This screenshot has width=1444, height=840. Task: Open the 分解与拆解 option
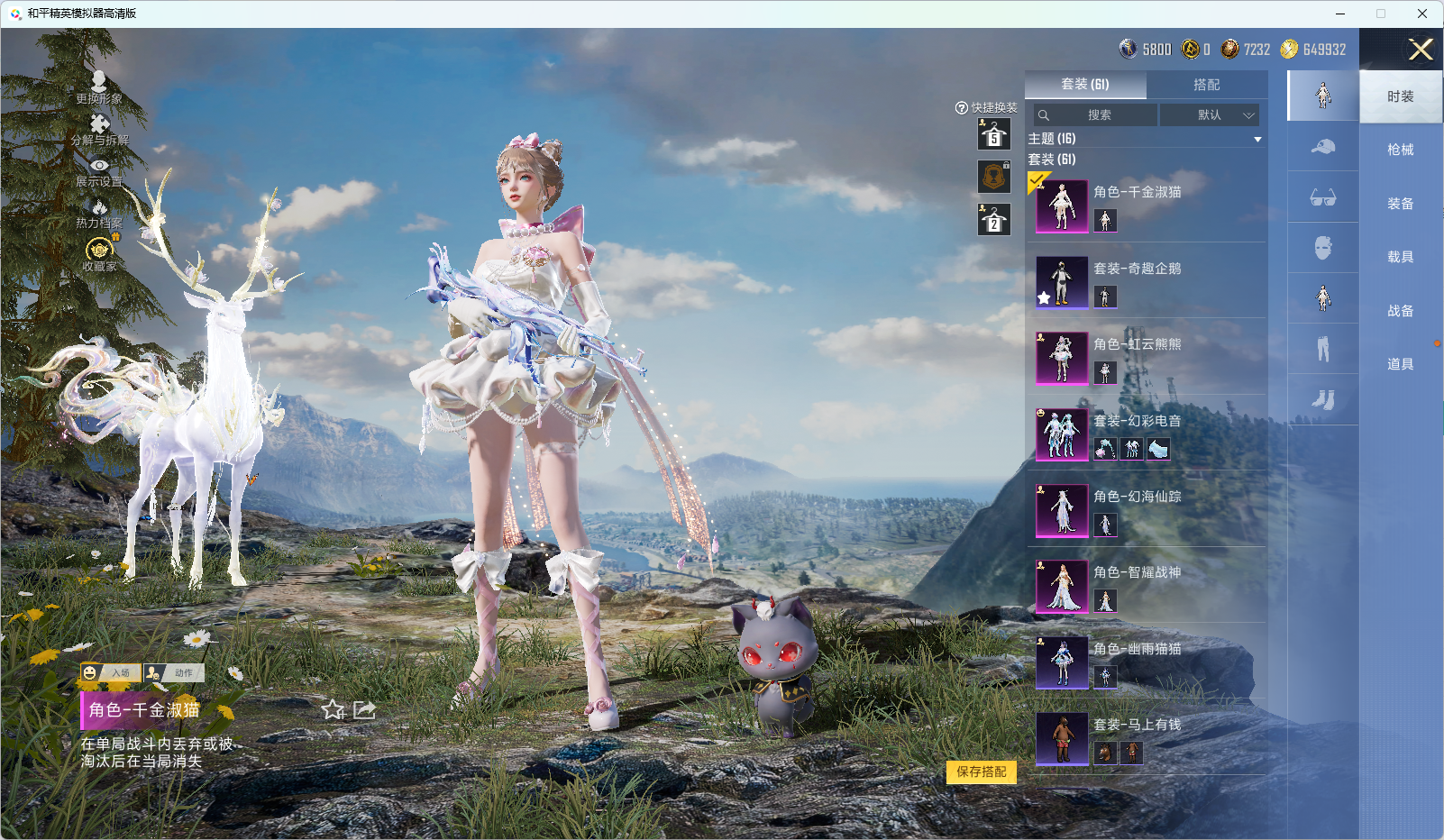pyautogui.click(x=99, y=130)
